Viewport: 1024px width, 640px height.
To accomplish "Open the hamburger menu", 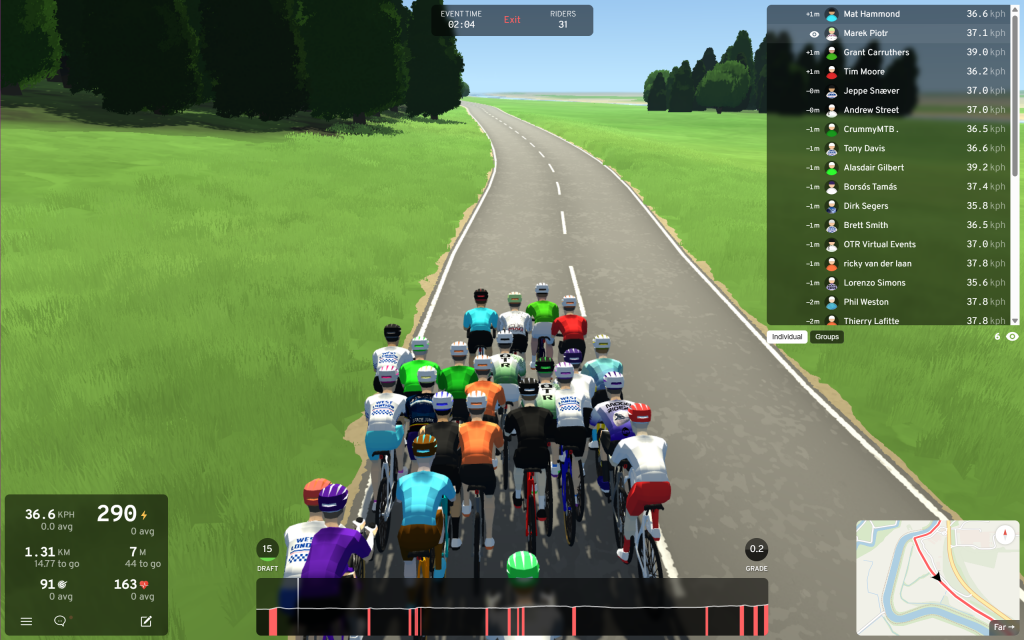I will point(27,621).
